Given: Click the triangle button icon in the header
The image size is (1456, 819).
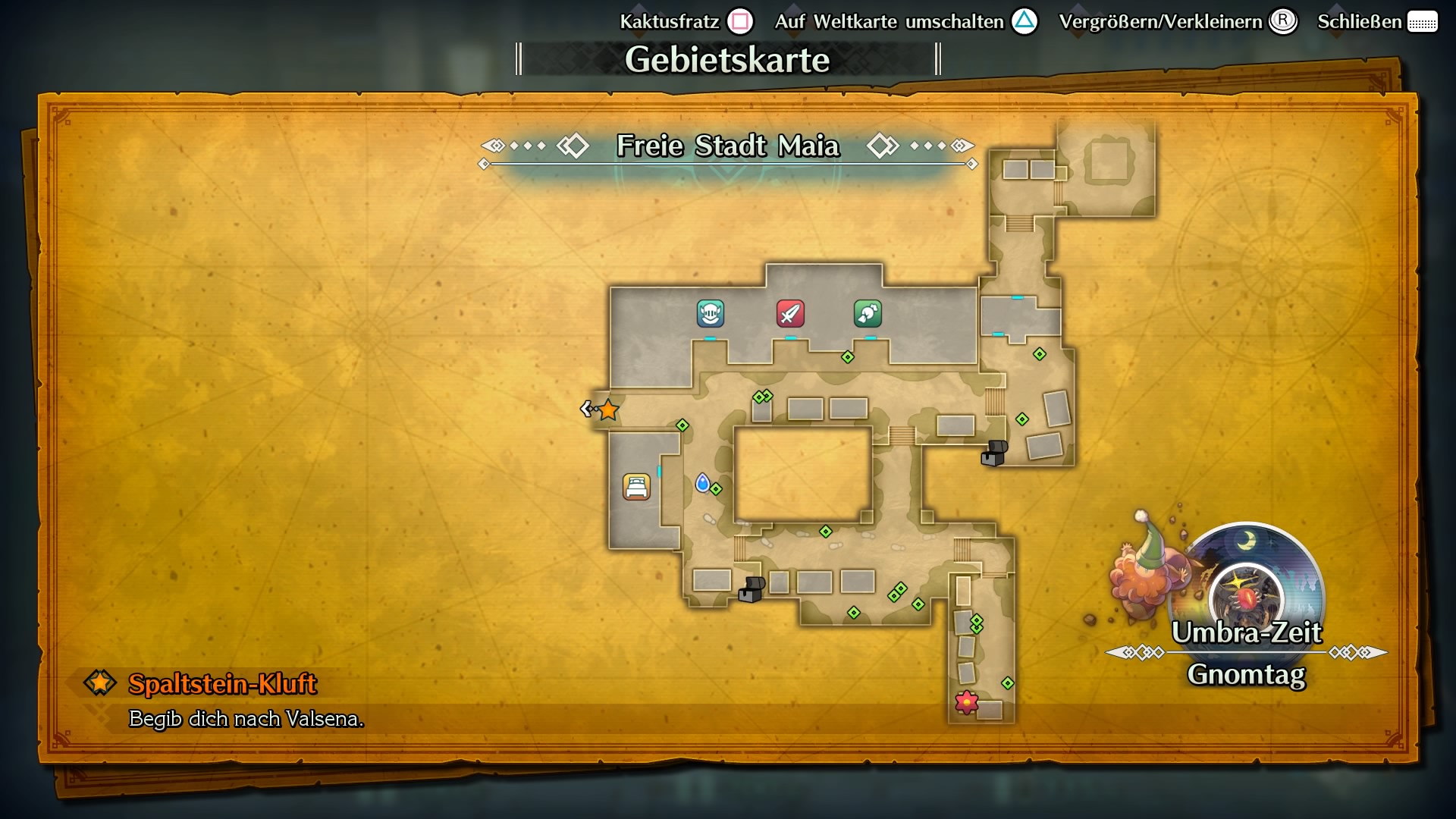Looking at the screenshot, I should 1026,22.
